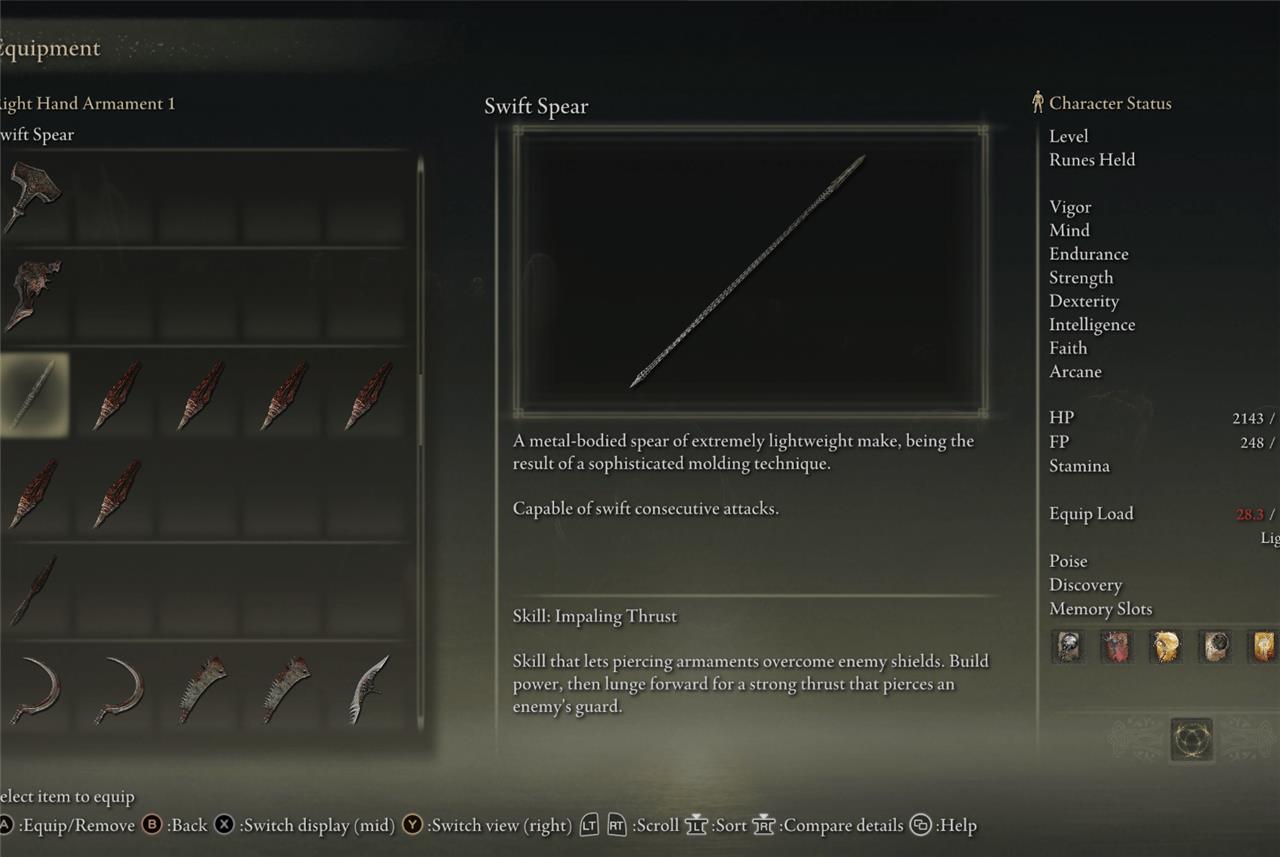
Task: Click the armament list scrollbar
Action: coord(421,300)
